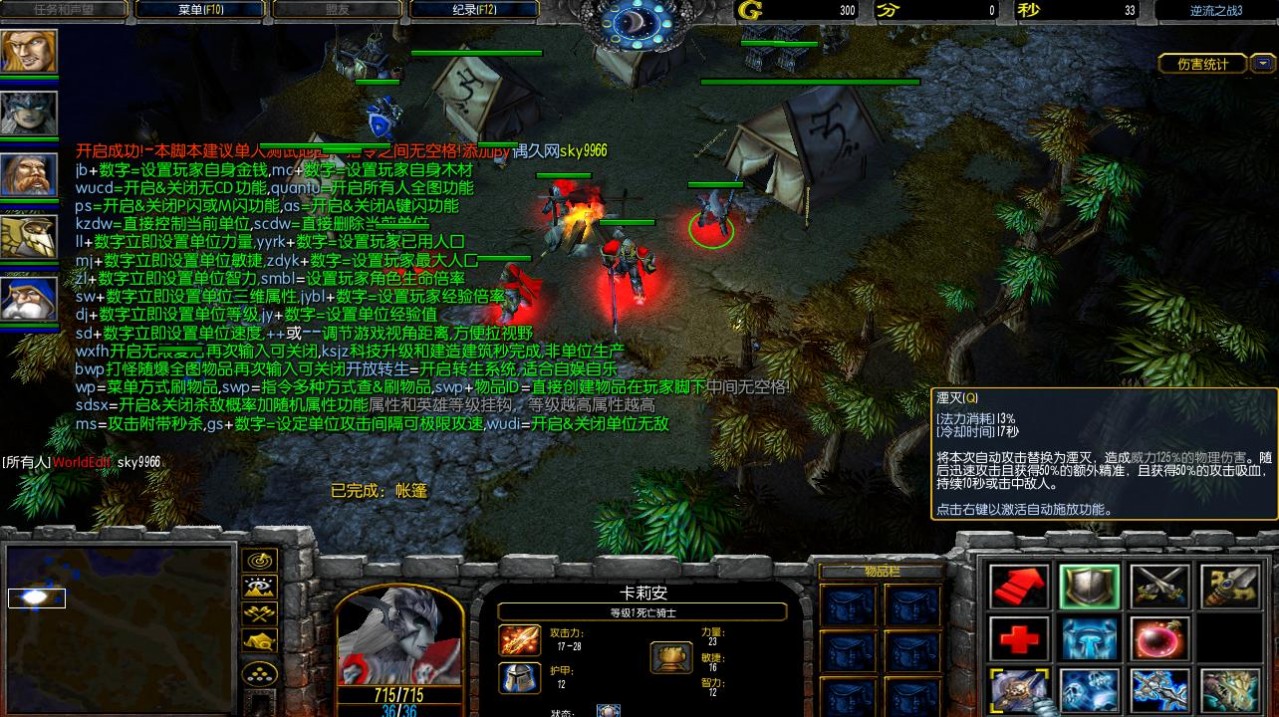
Task: Open the 任务和声望 quests panel
Action: click(65, 10)
